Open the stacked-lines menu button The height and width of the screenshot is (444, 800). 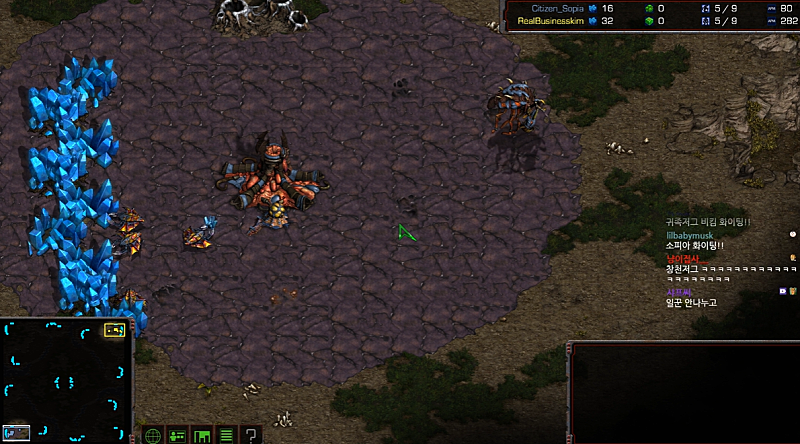coord(226,435)
